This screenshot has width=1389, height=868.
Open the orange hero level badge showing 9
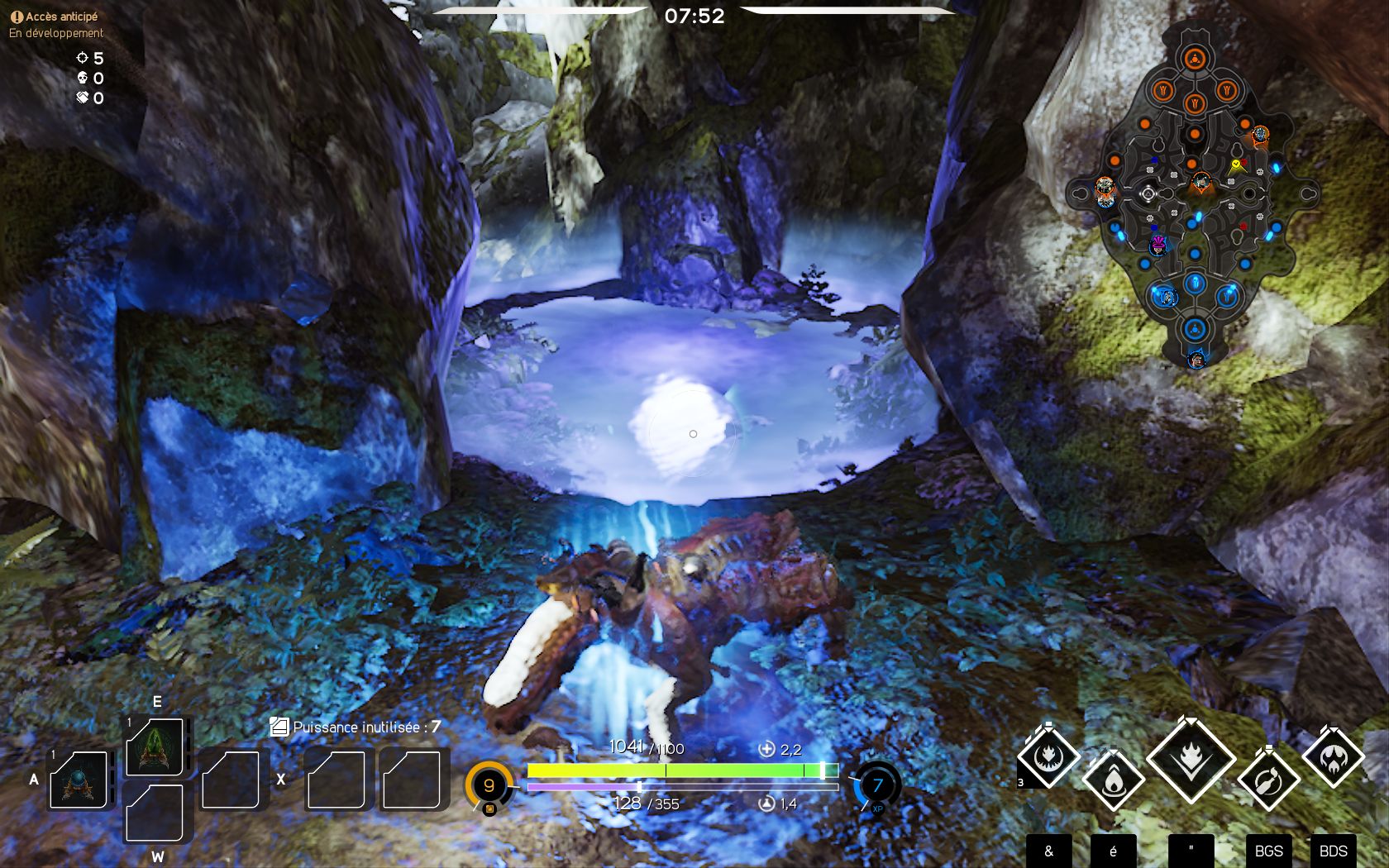[488, 785]
